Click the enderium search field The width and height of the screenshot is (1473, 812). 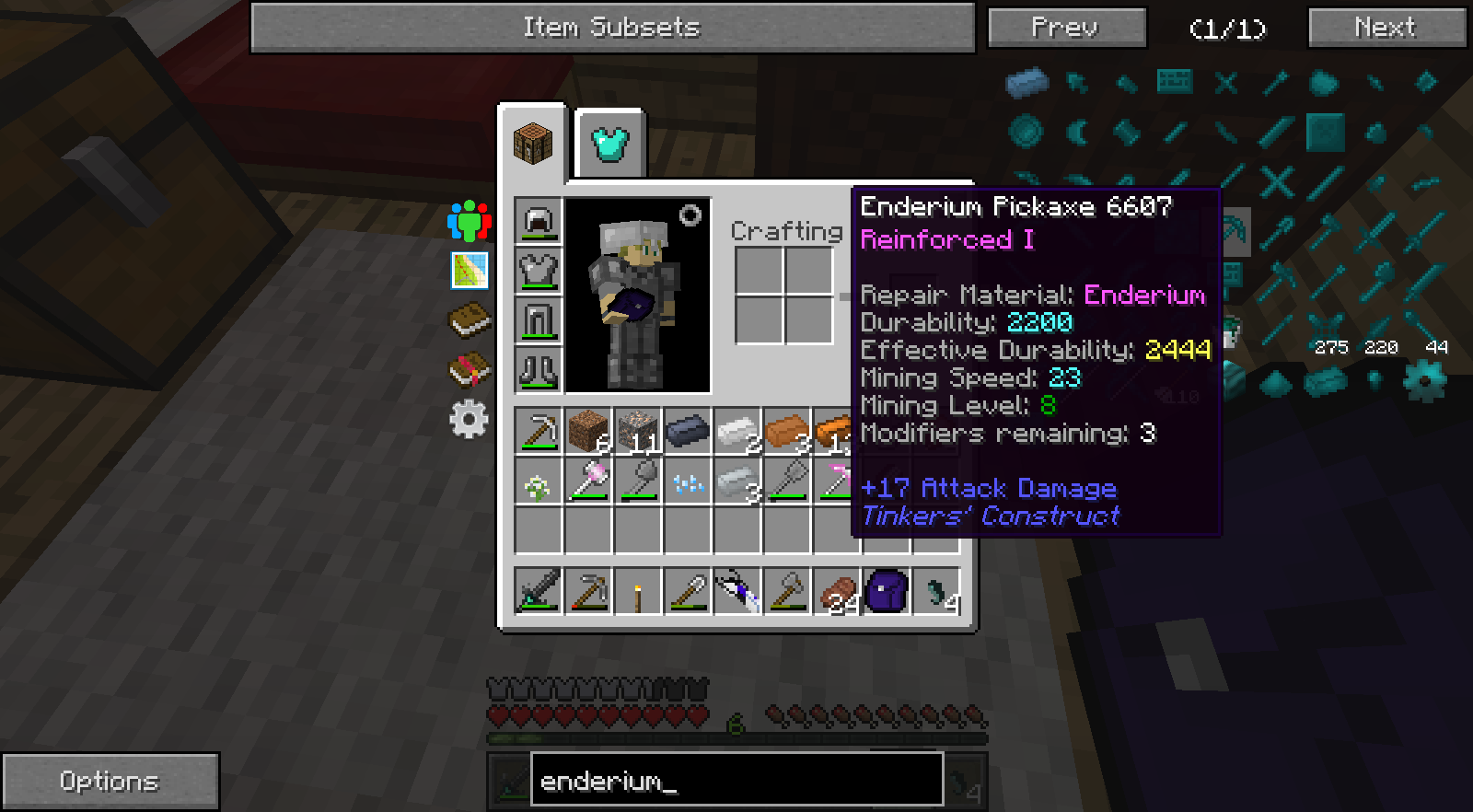coord(736,782)
